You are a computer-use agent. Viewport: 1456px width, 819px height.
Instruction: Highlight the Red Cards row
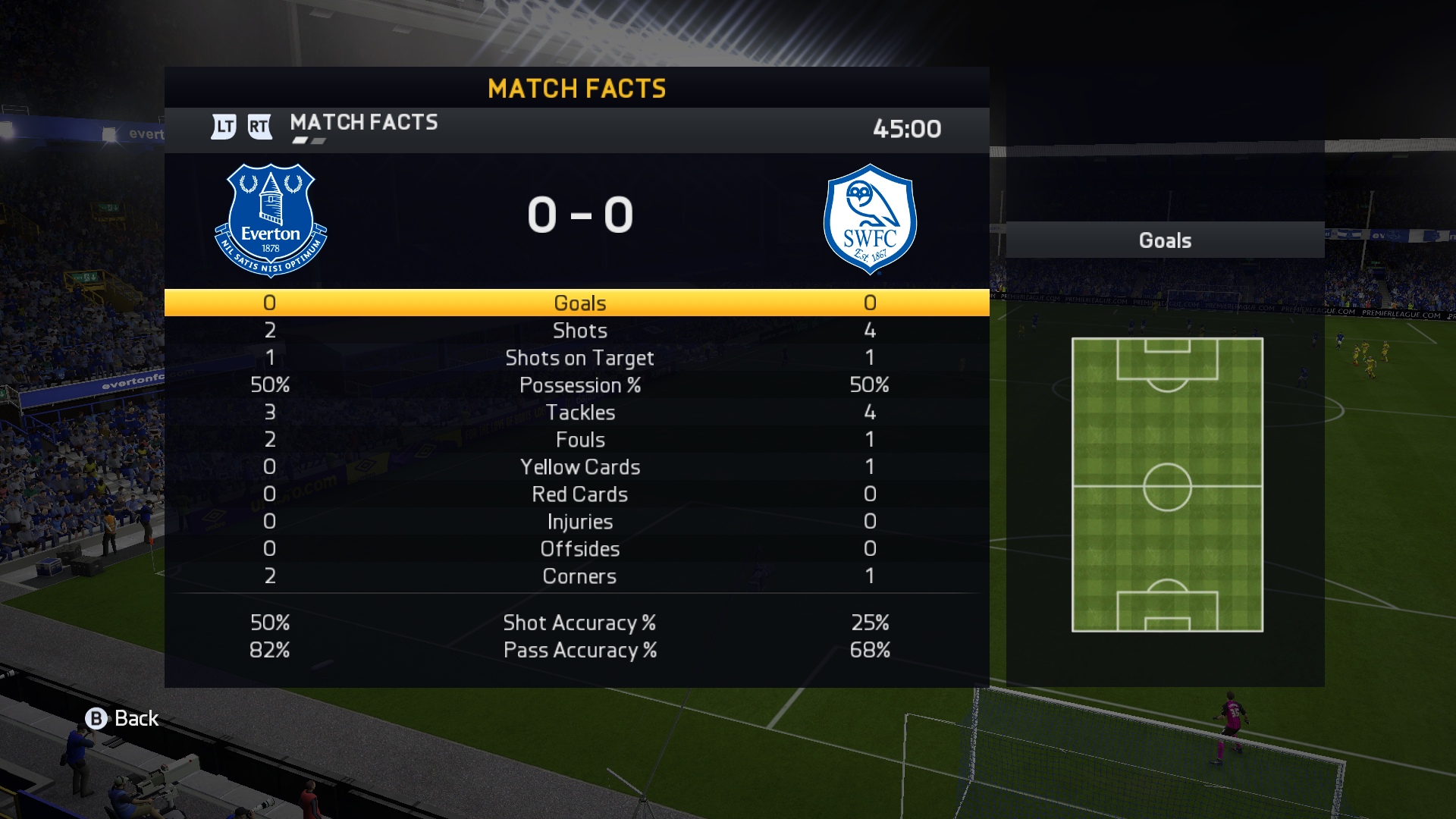click(579, 494)
